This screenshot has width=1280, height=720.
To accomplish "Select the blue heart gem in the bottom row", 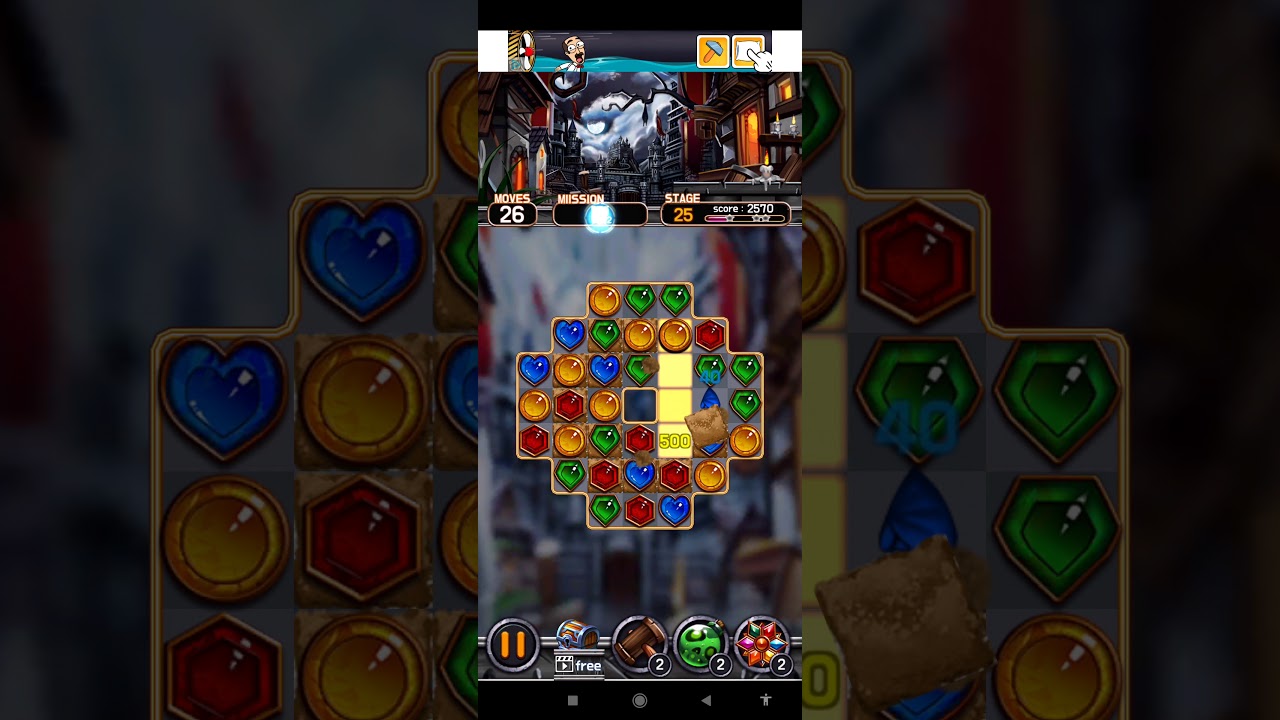I will coord(675,510).
